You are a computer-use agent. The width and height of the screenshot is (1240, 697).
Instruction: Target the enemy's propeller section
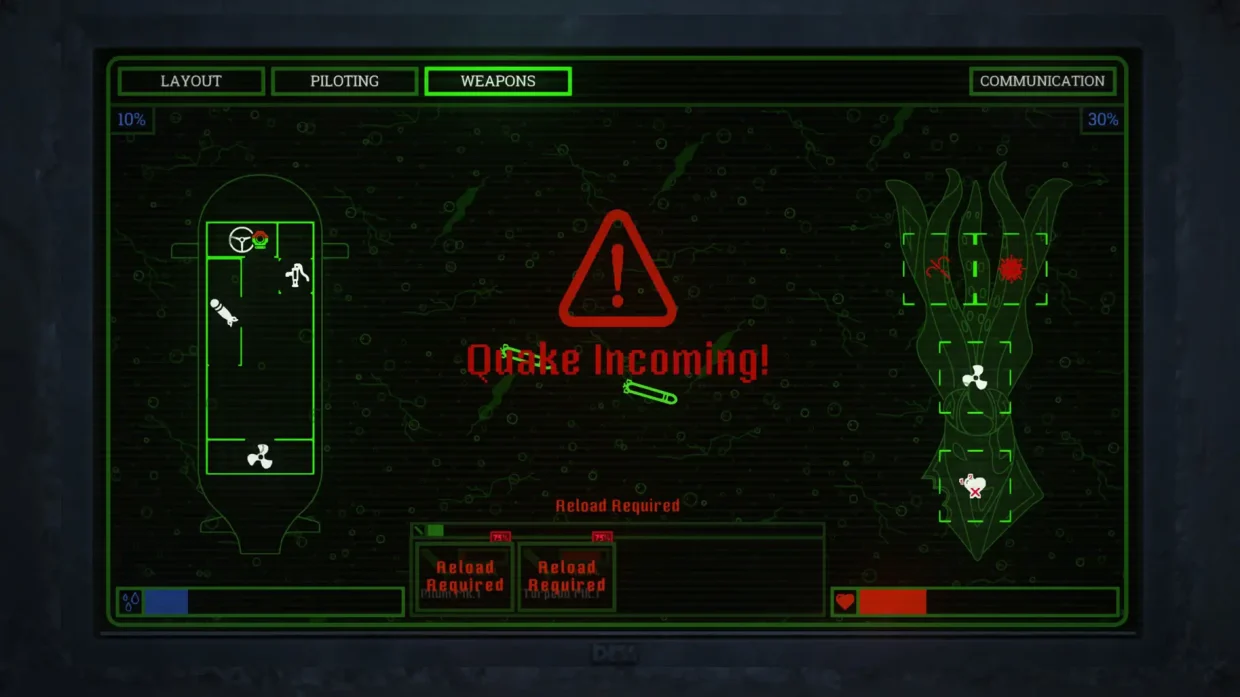tap(974, 378)
